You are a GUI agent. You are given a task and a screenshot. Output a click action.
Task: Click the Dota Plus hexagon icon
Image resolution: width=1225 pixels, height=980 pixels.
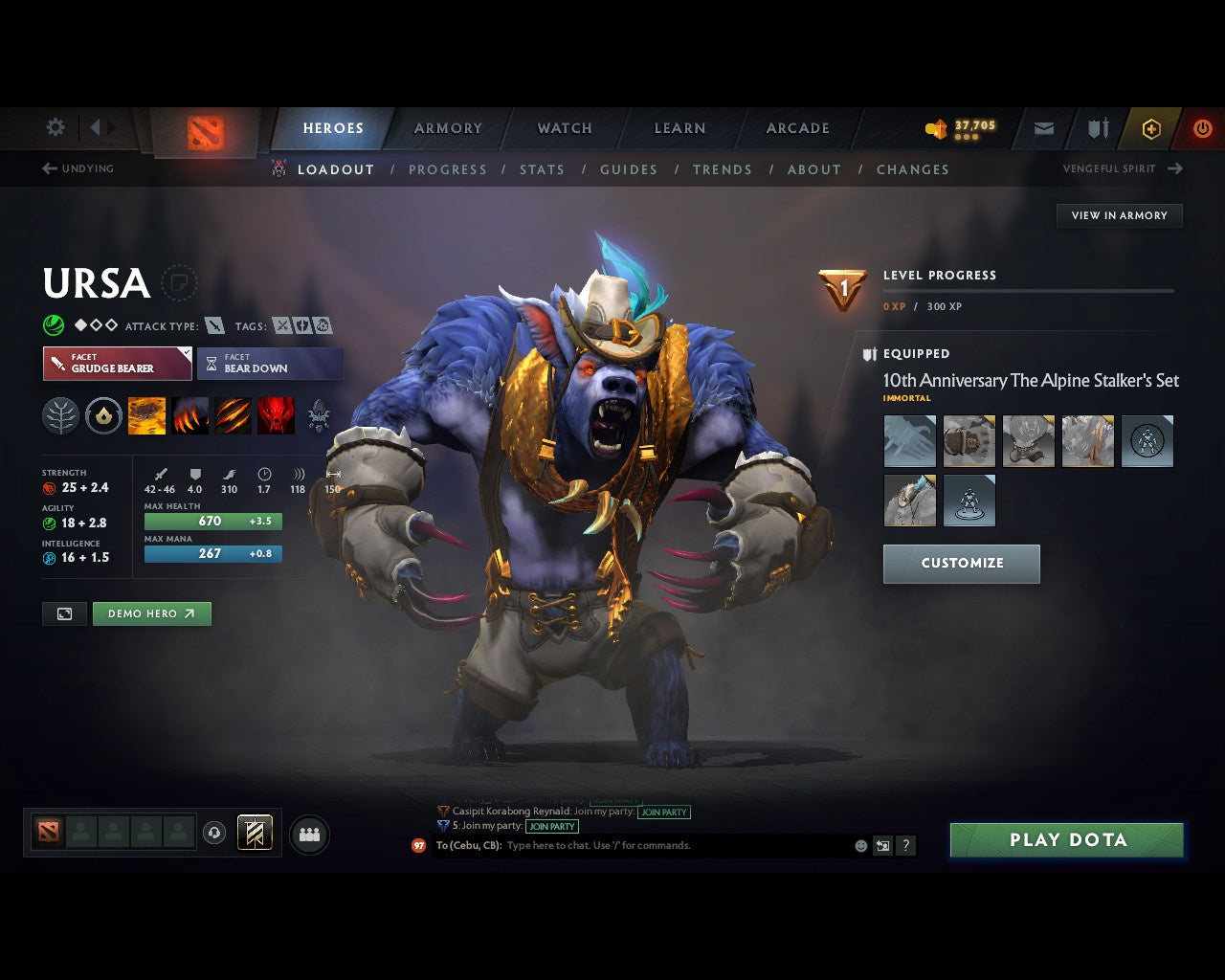tap(1151, 128)
